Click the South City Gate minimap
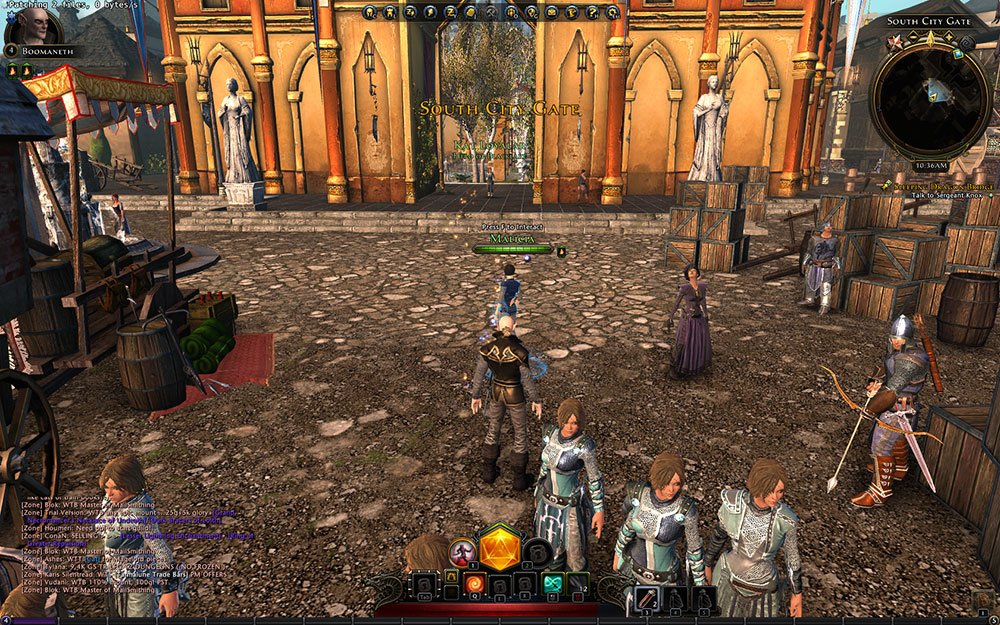The height and width of the screenshot is (625, 1000). click(931, 97)
